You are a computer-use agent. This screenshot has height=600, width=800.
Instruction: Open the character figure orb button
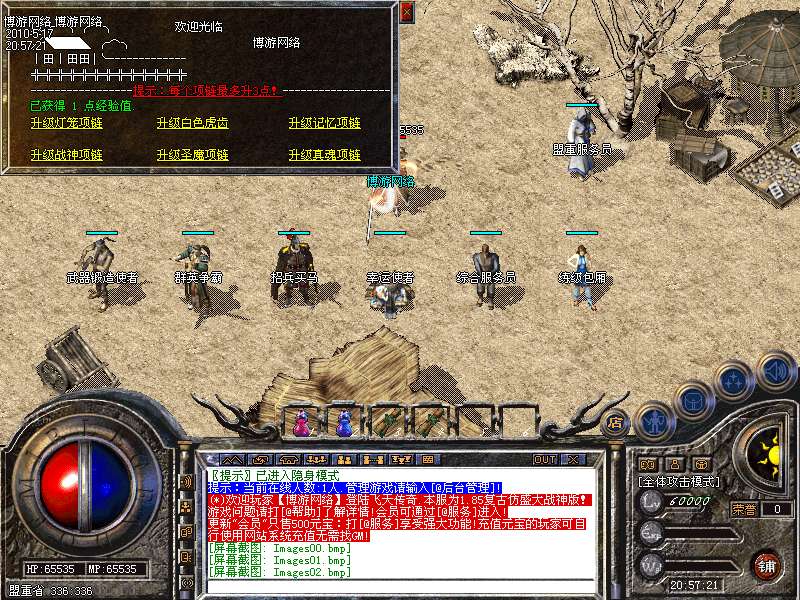tap(654, 421)
